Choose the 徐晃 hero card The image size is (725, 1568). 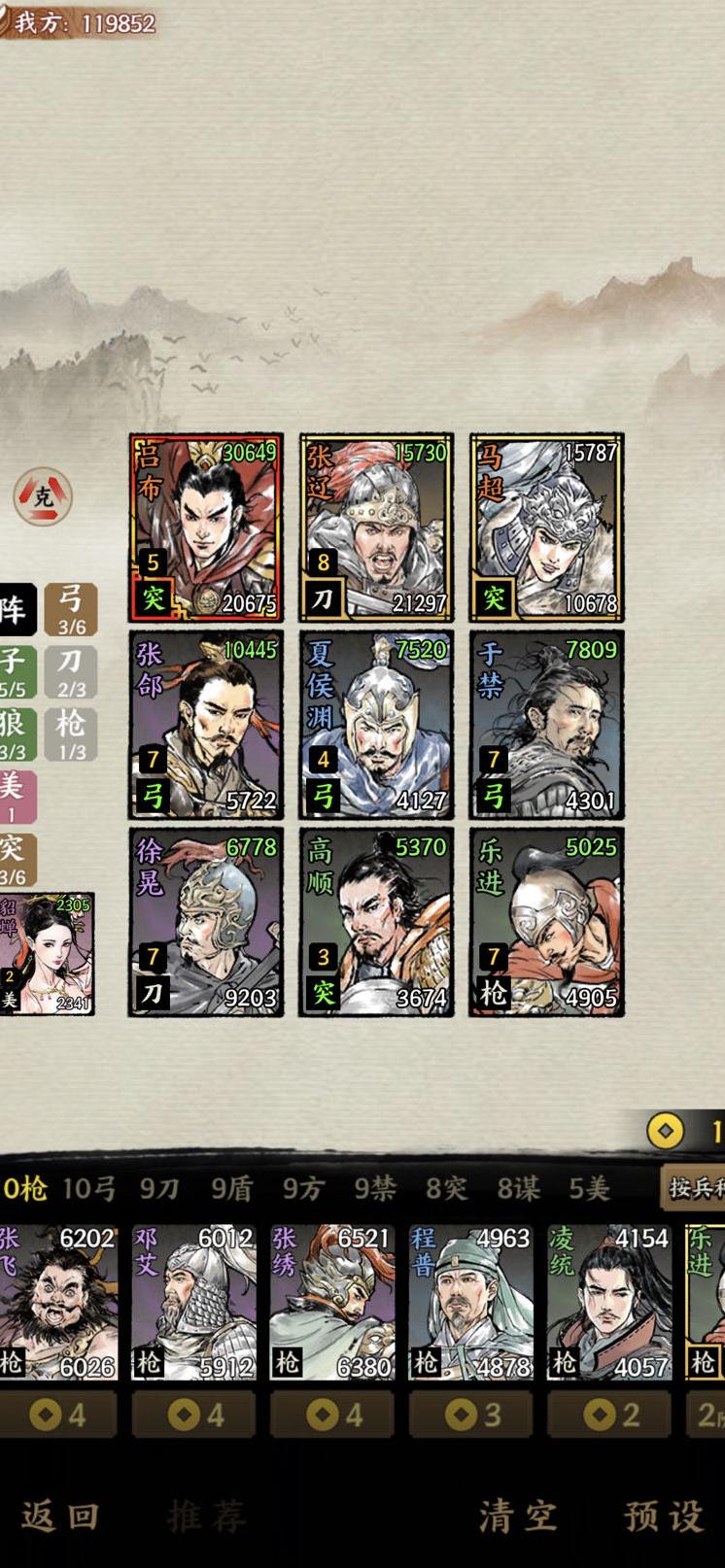206,922
